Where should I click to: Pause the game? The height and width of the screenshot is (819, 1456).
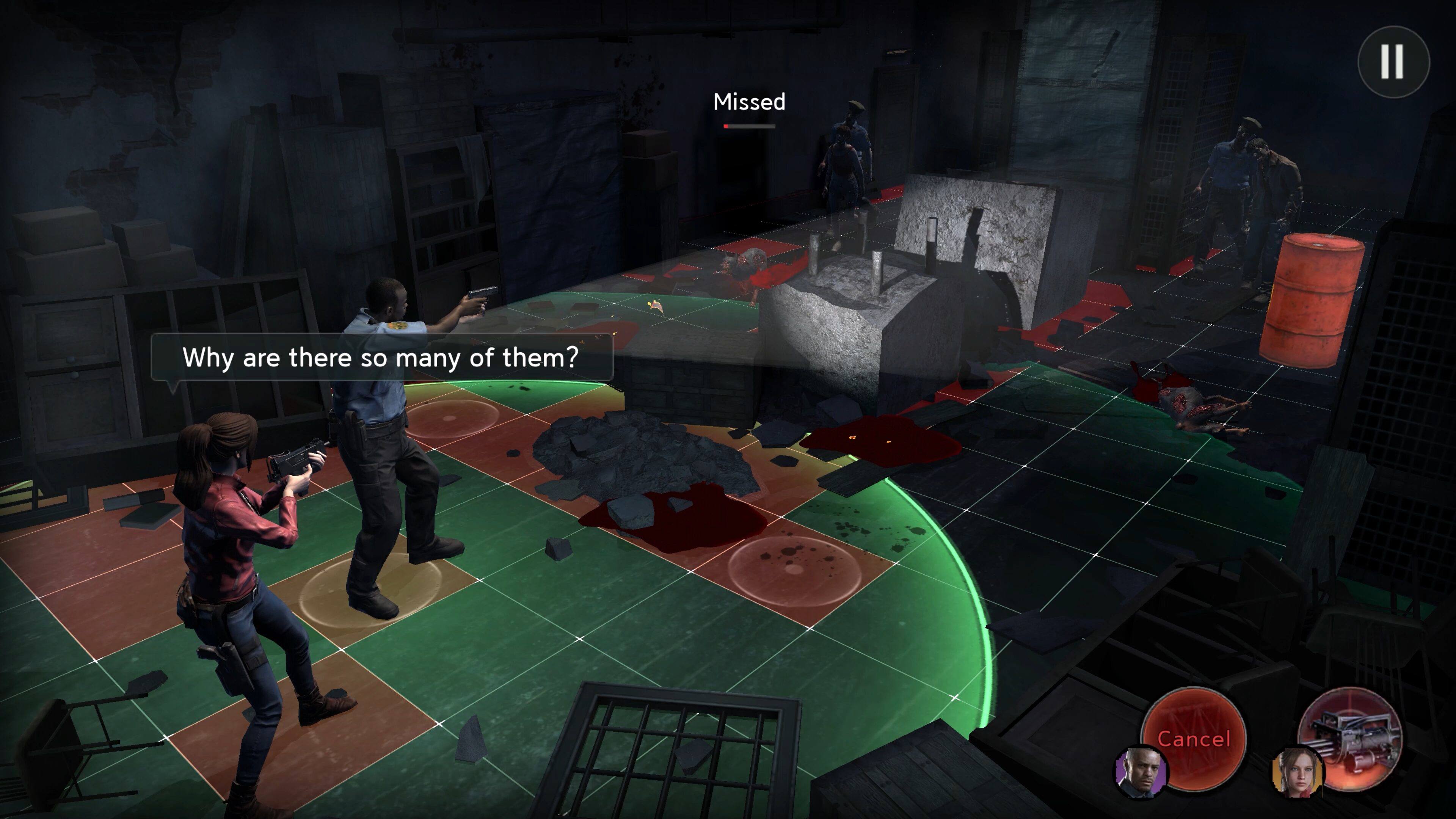click(x=1393, y=61)
